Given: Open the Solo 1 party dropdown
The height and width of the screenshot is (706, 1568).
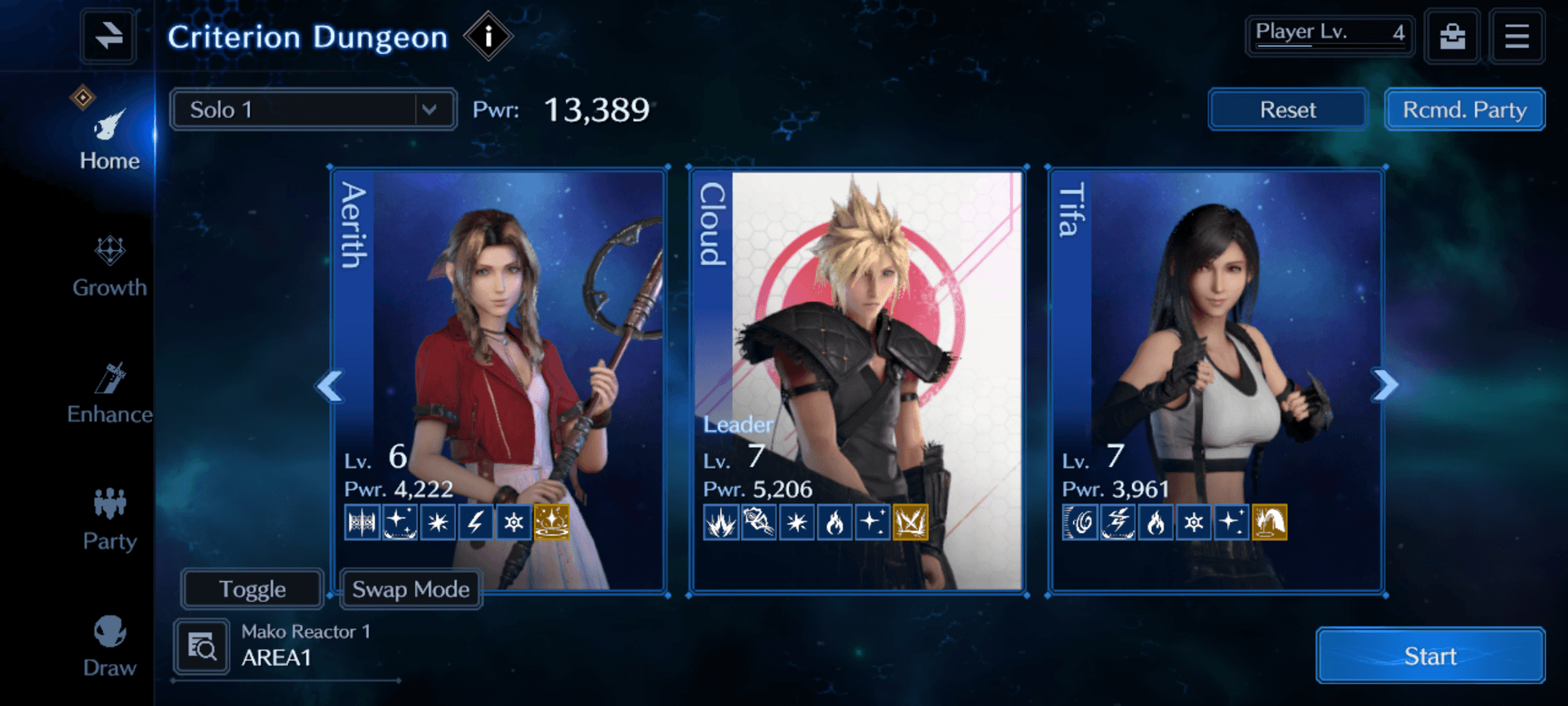Looking at the screenshot, I should click(x=313, y=109).
